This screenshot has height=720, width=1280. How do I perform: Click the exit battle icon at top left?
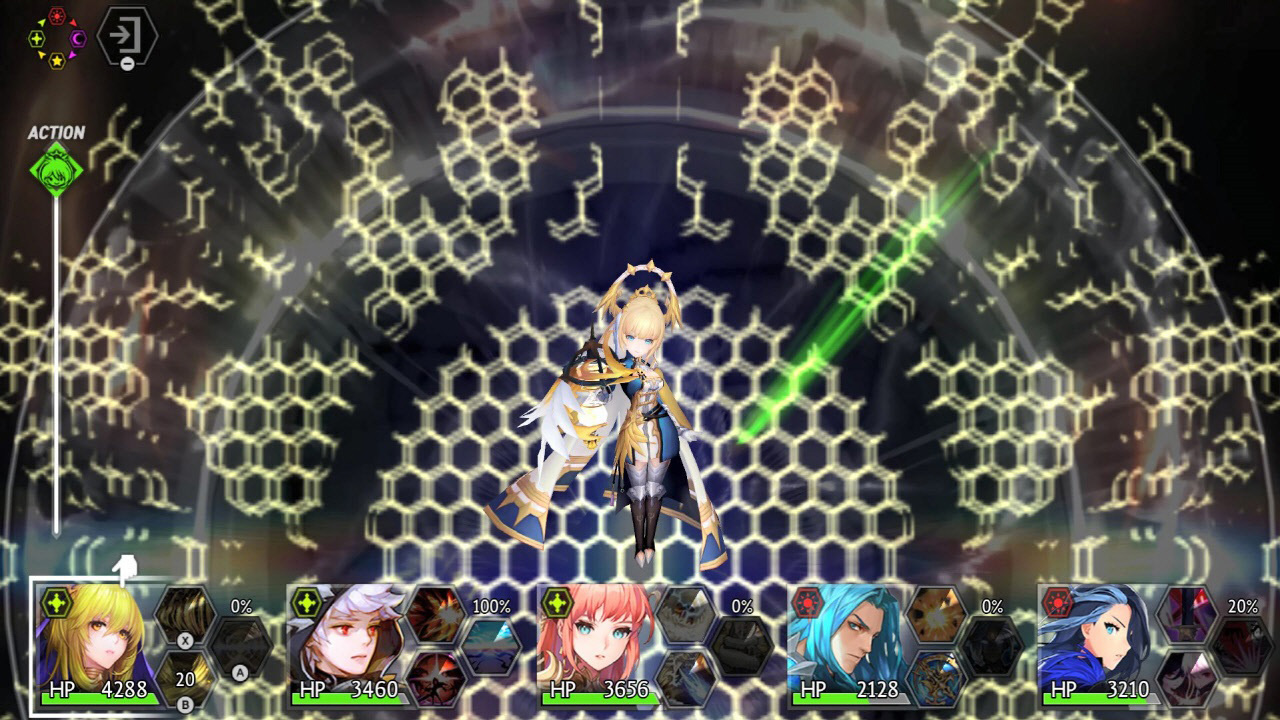click(127, 35)
